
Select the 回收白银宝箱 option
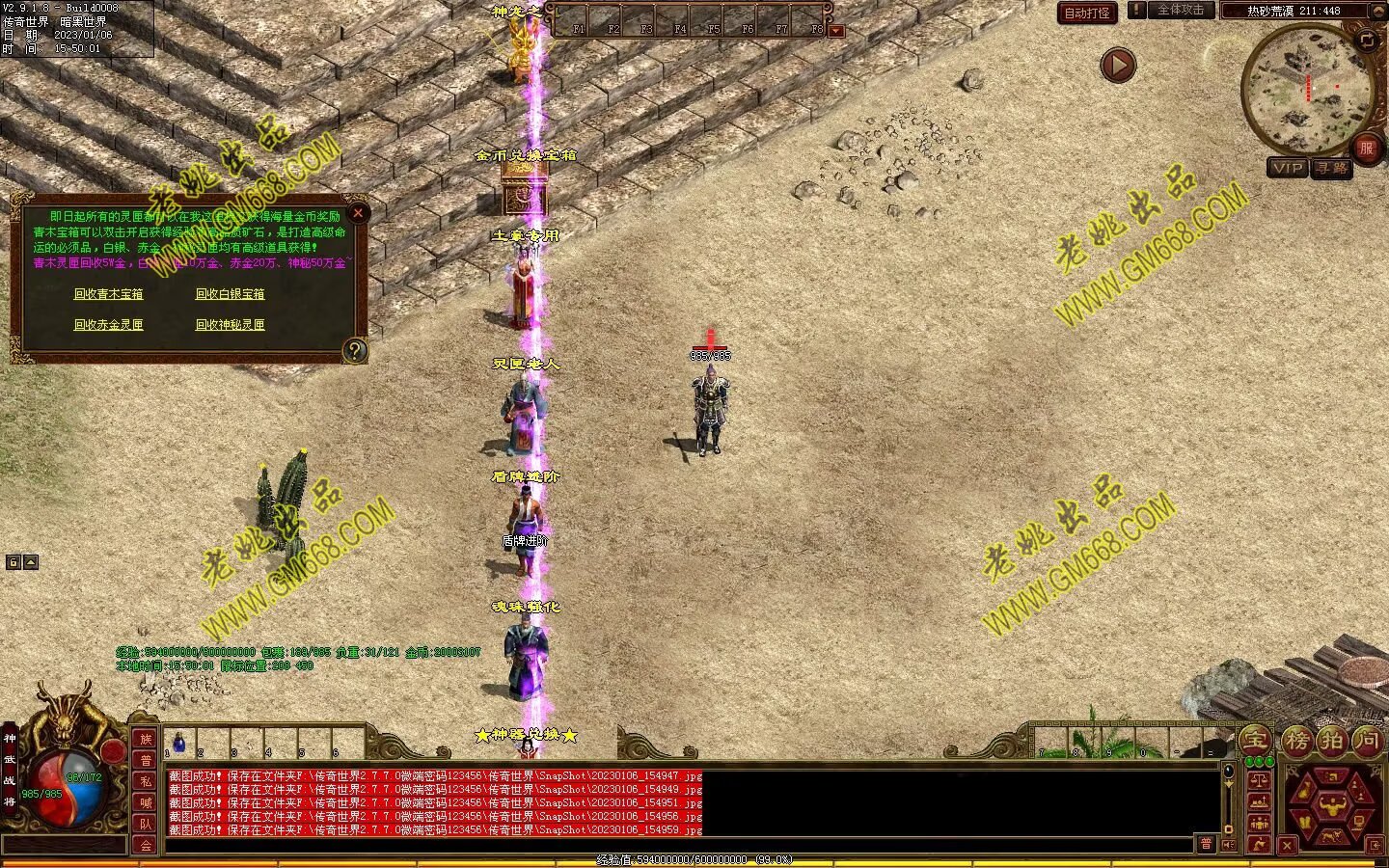(230, 294)
